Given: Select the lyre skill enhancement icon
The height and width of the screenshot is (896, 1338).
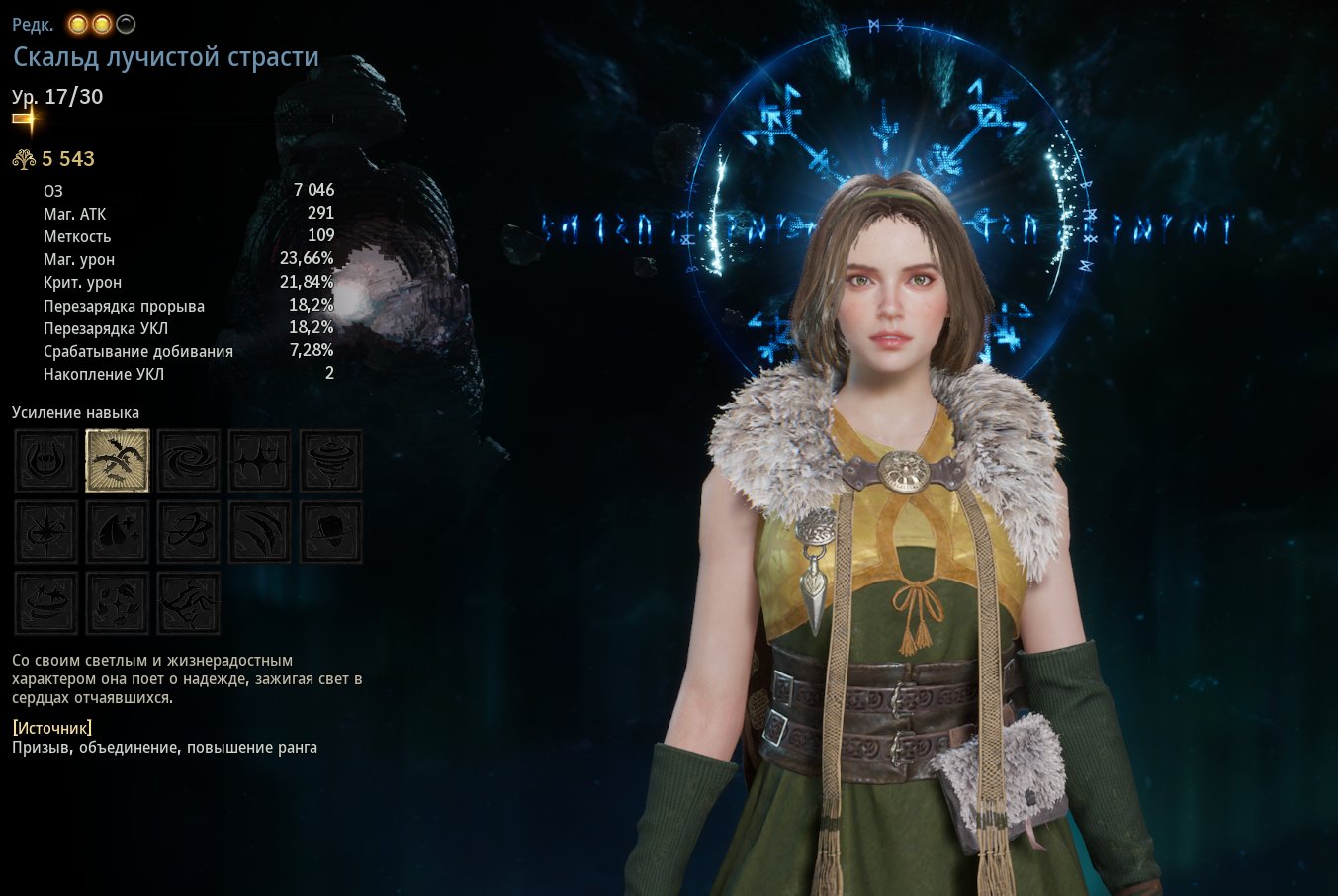Looking at the screenshot, I should click(x=45, y=461).
